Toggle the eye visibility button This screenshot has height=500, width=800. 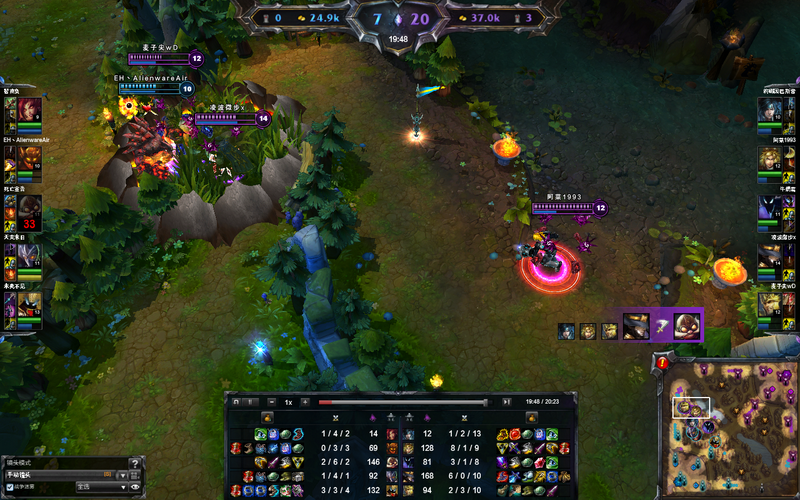(x=135, y=487)
